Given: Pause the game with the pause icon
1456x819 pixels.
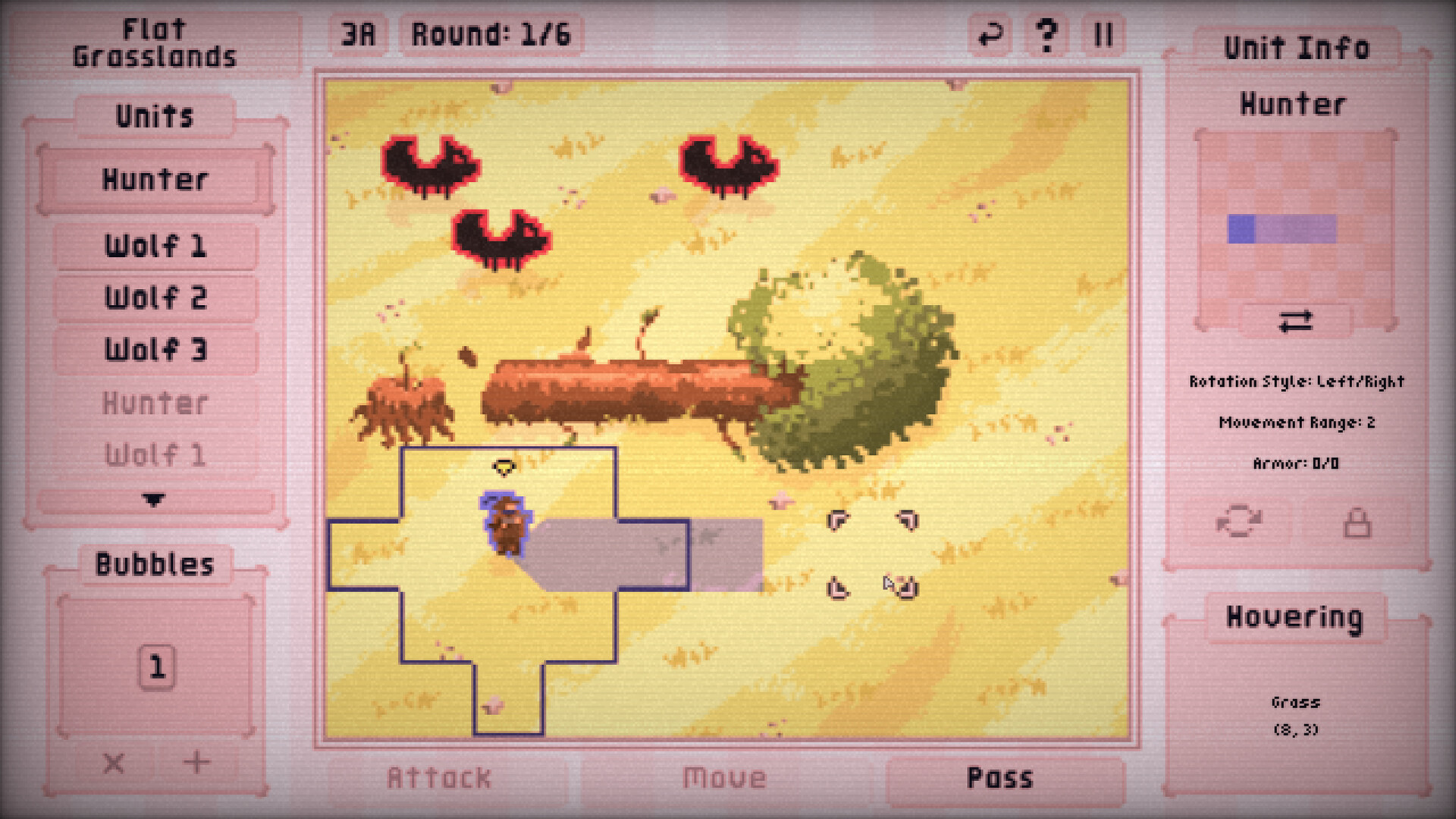Looking at the screenshot, I should click(1104, 33).
